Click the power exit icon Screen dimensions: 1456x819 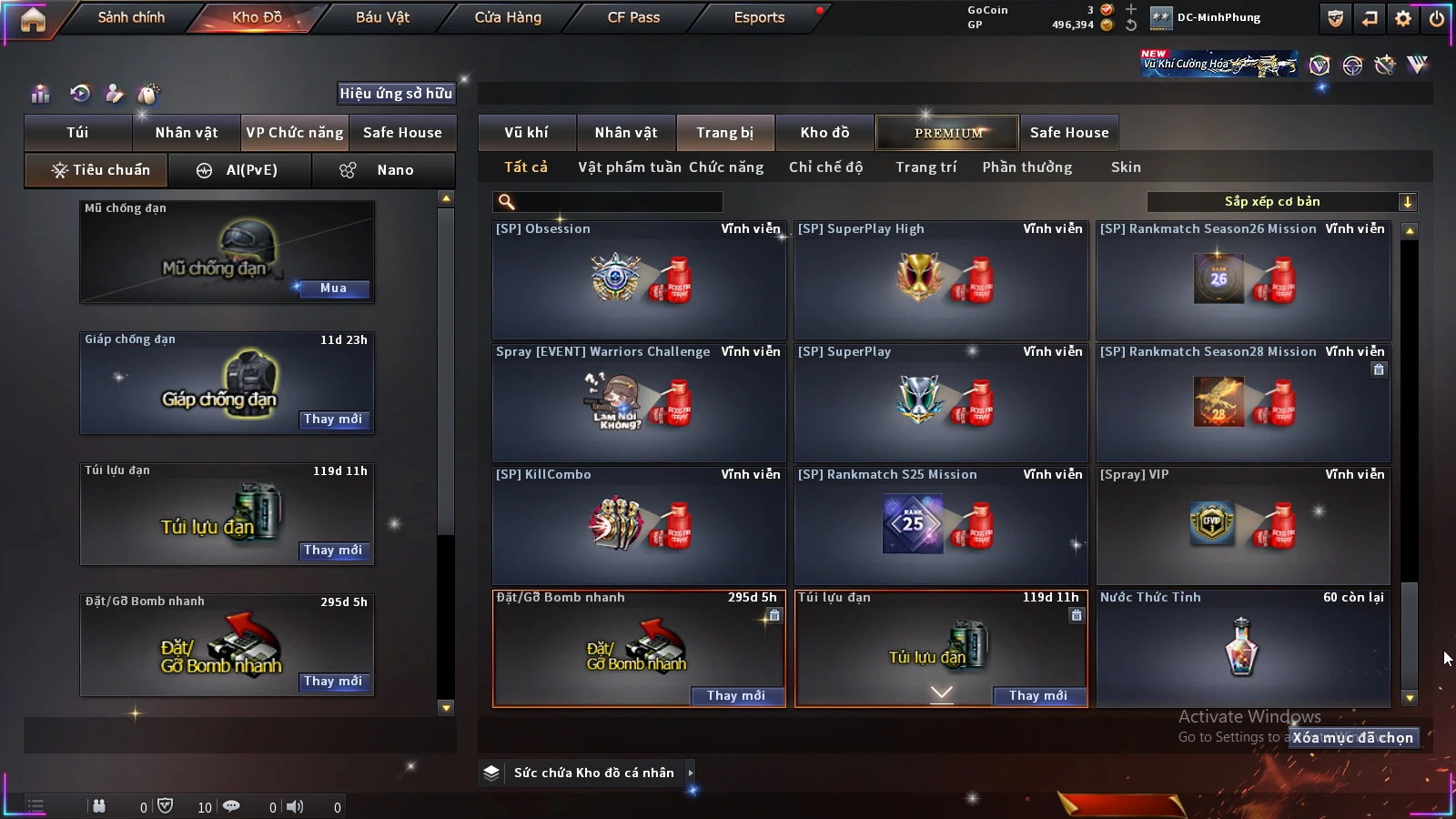point(1437,18)
